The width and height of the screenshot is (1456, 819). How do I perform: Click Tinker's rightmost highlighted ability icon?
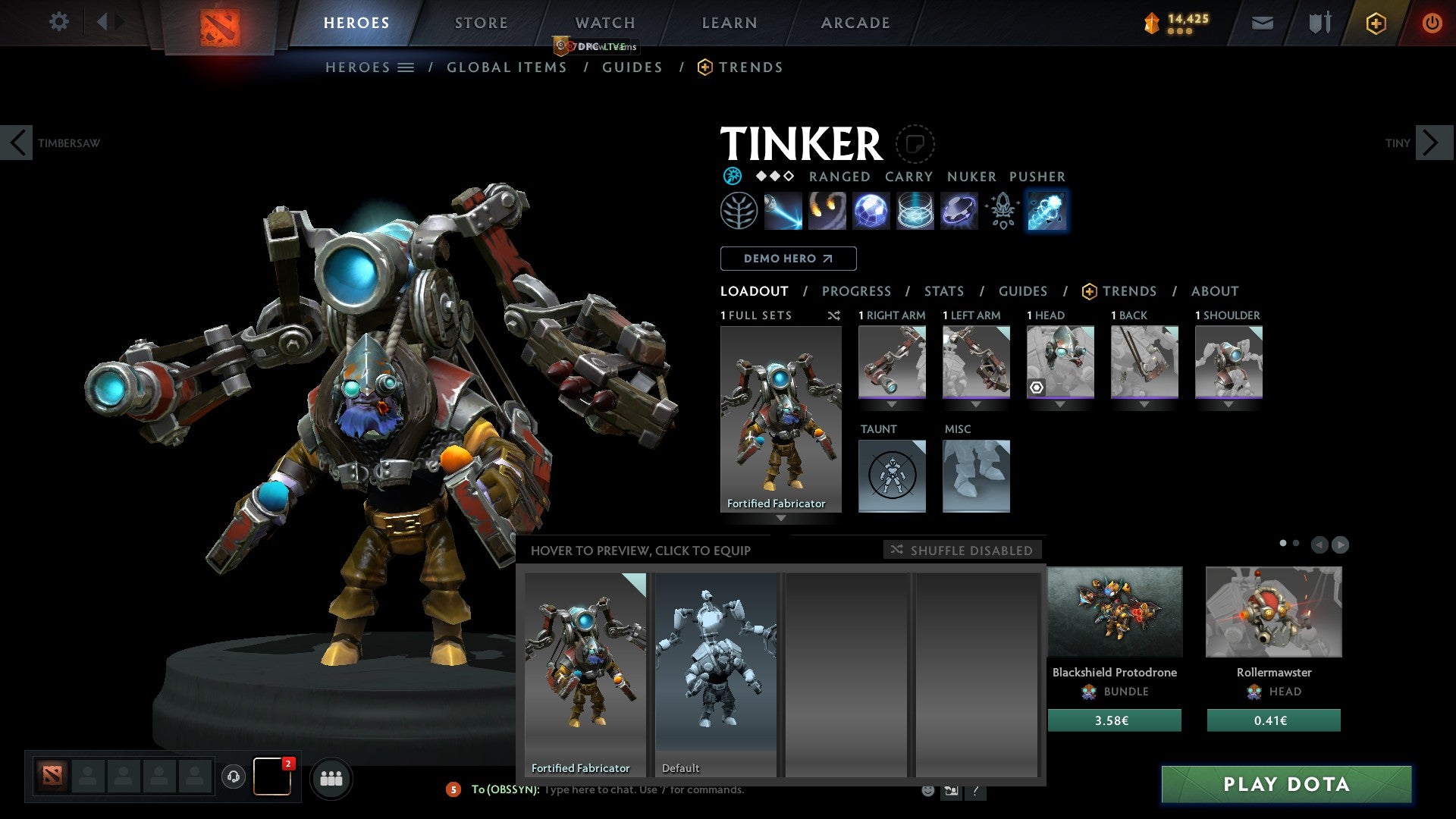(1047, 211)
